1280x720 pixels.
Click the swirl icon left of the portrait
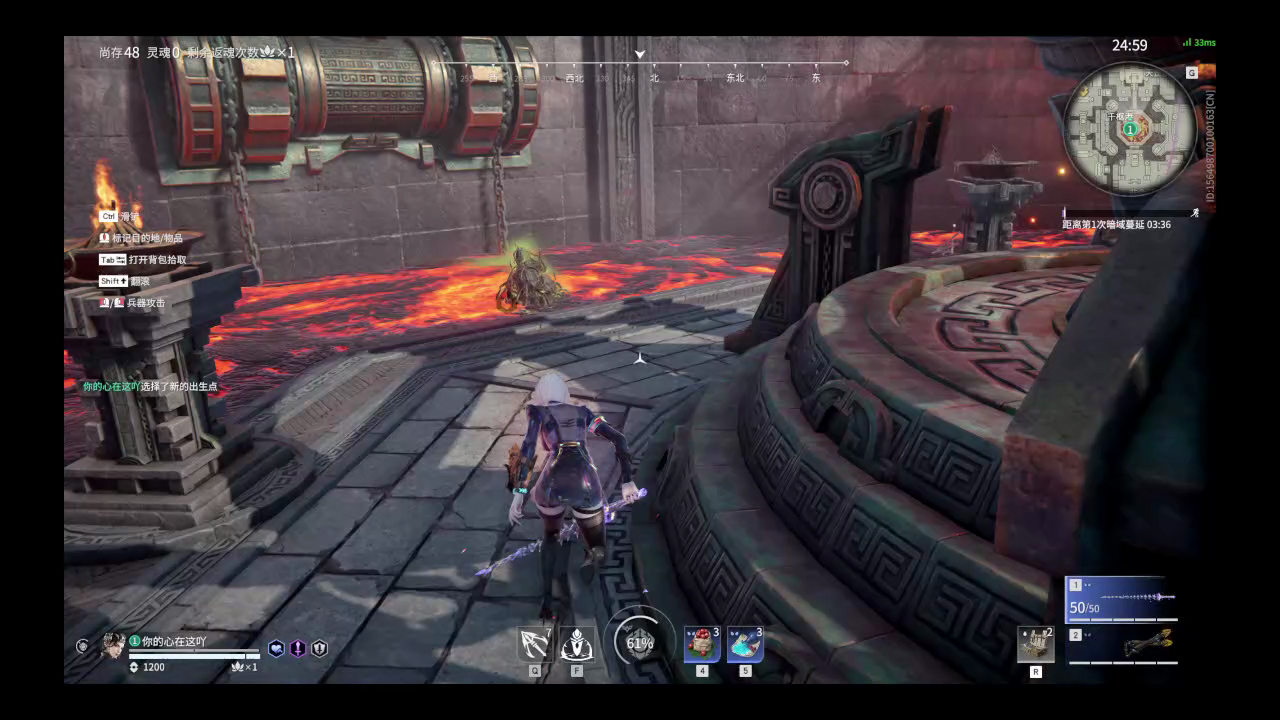(x=82, y=646)
